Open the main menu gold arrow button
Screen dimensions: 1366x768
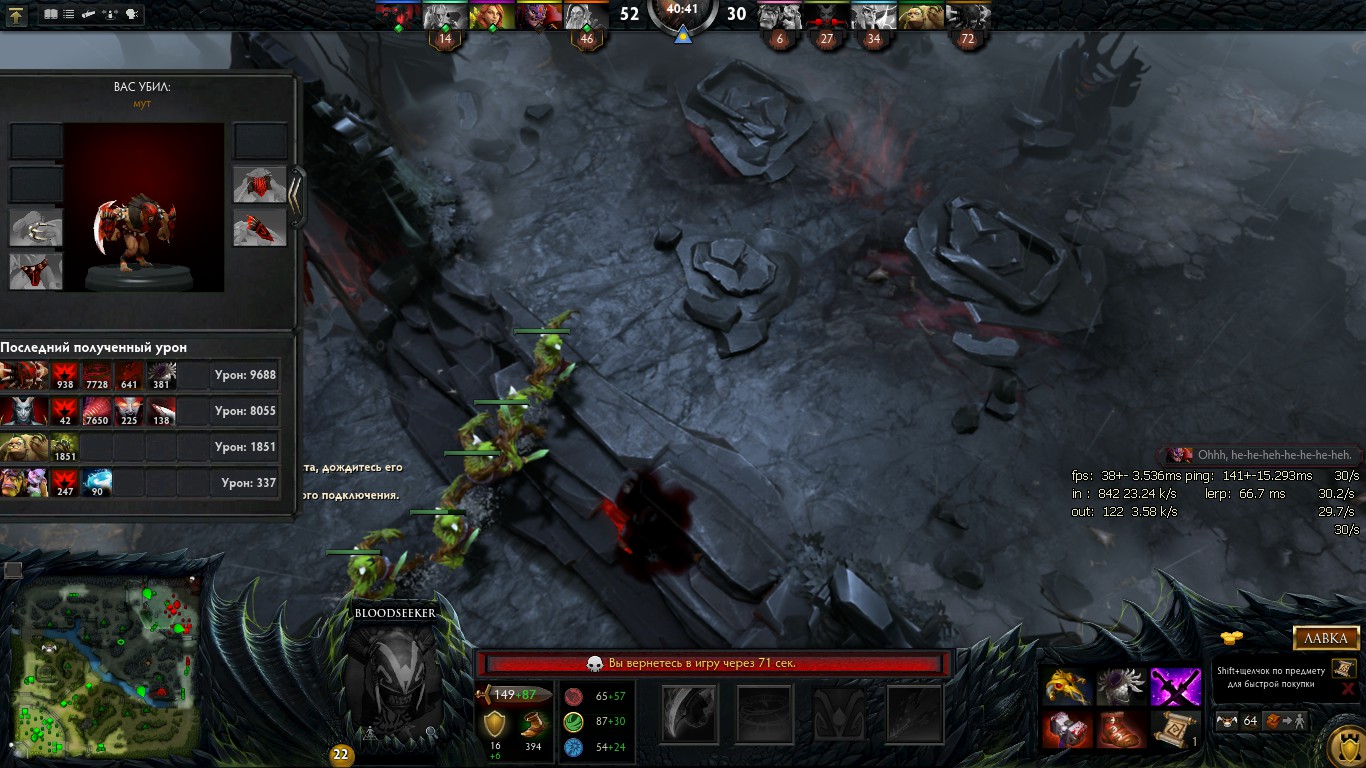(17, 15)
